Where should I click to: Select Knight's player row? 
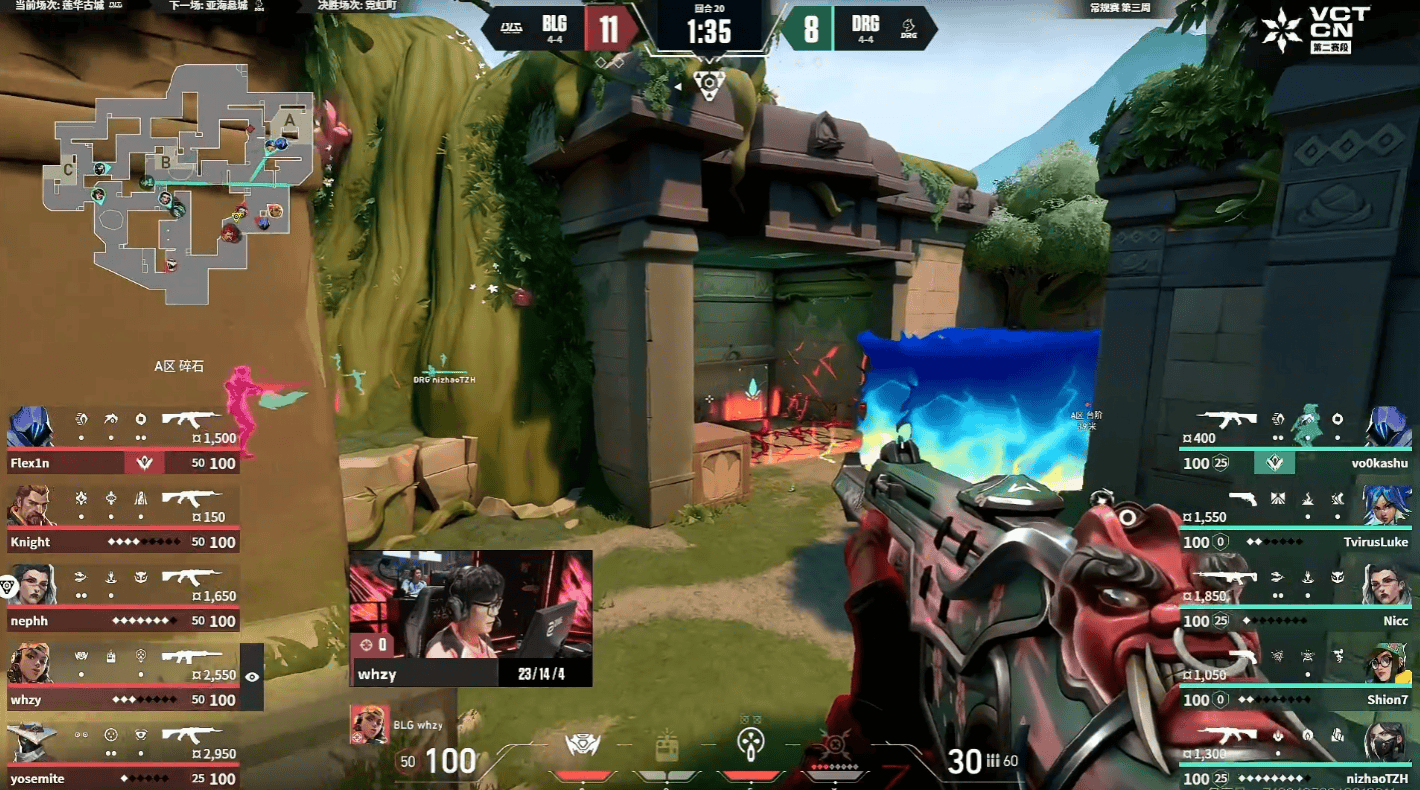pos(122,519)
